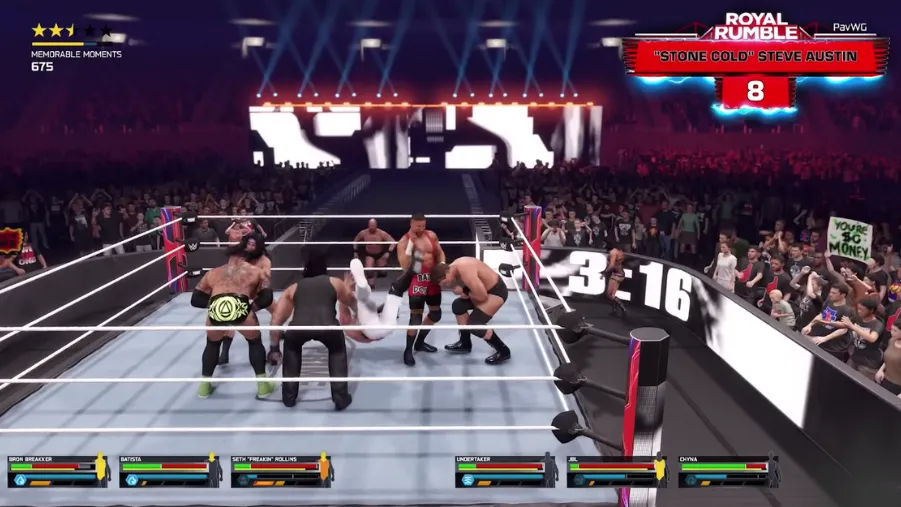
Task: Select Batista's wrestler status panel
Action: [168, 470]
